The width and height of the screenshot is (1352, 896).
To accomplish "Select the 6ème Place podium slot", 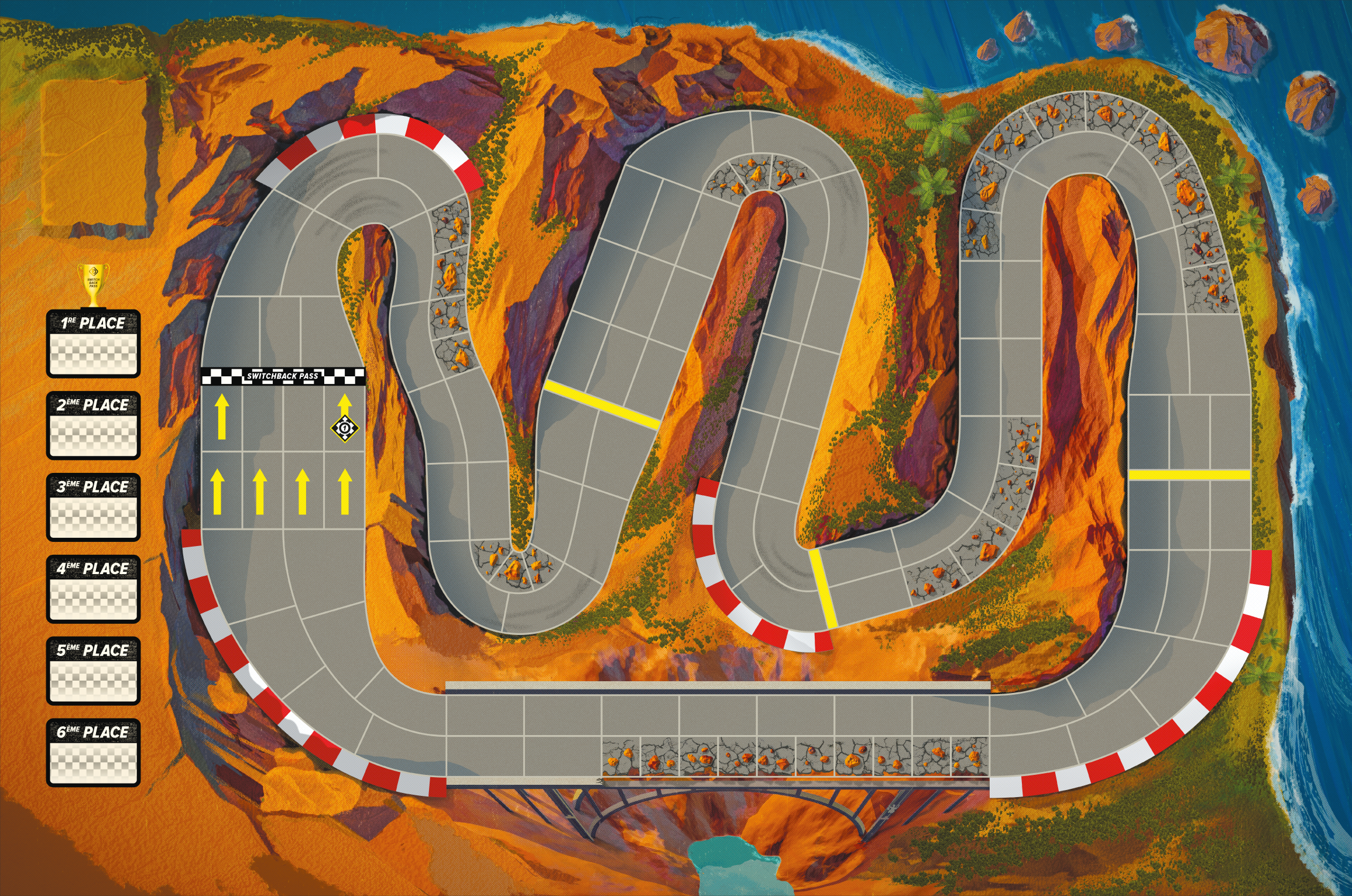I will point(93,753).
